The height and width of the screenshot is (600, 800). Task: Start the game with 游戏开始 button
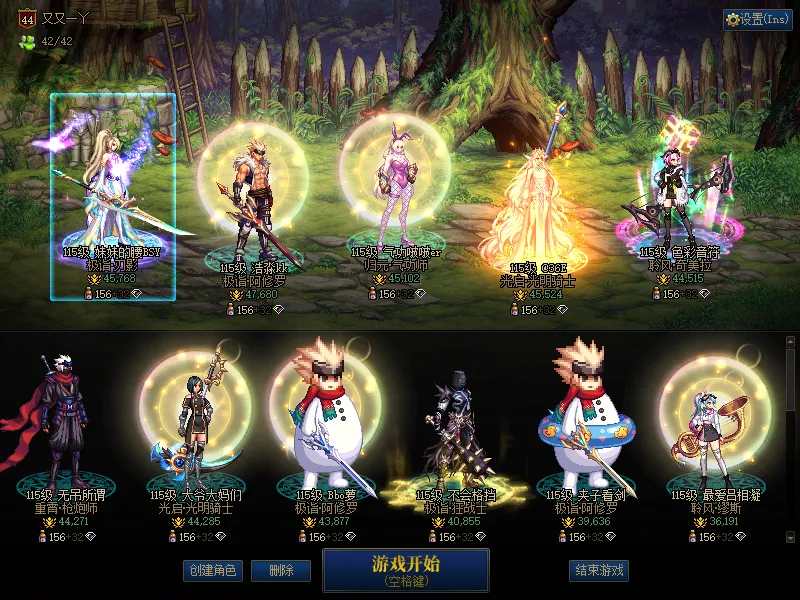click(405, 569)
